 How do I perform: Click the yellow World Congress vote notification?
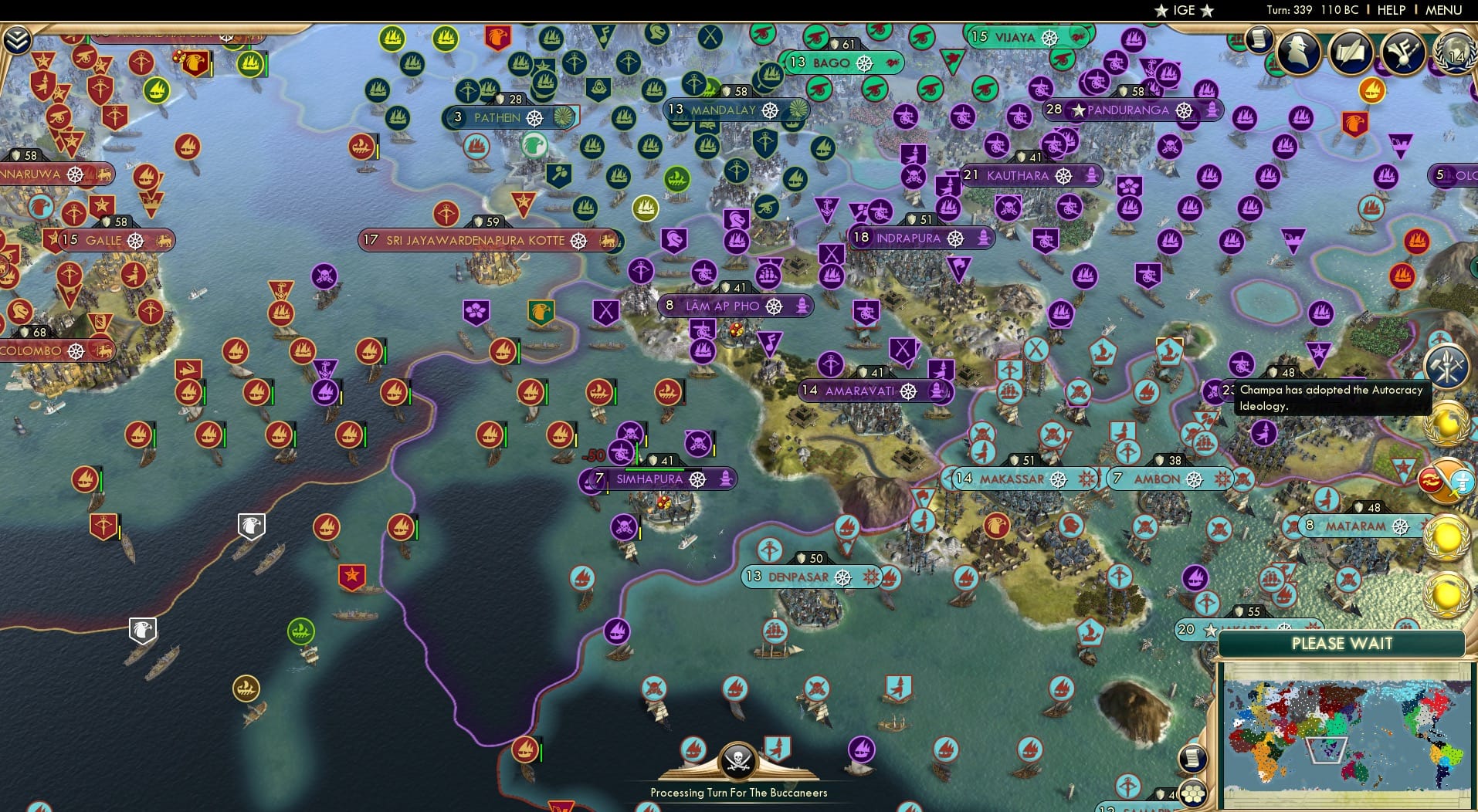[1446, 423]
